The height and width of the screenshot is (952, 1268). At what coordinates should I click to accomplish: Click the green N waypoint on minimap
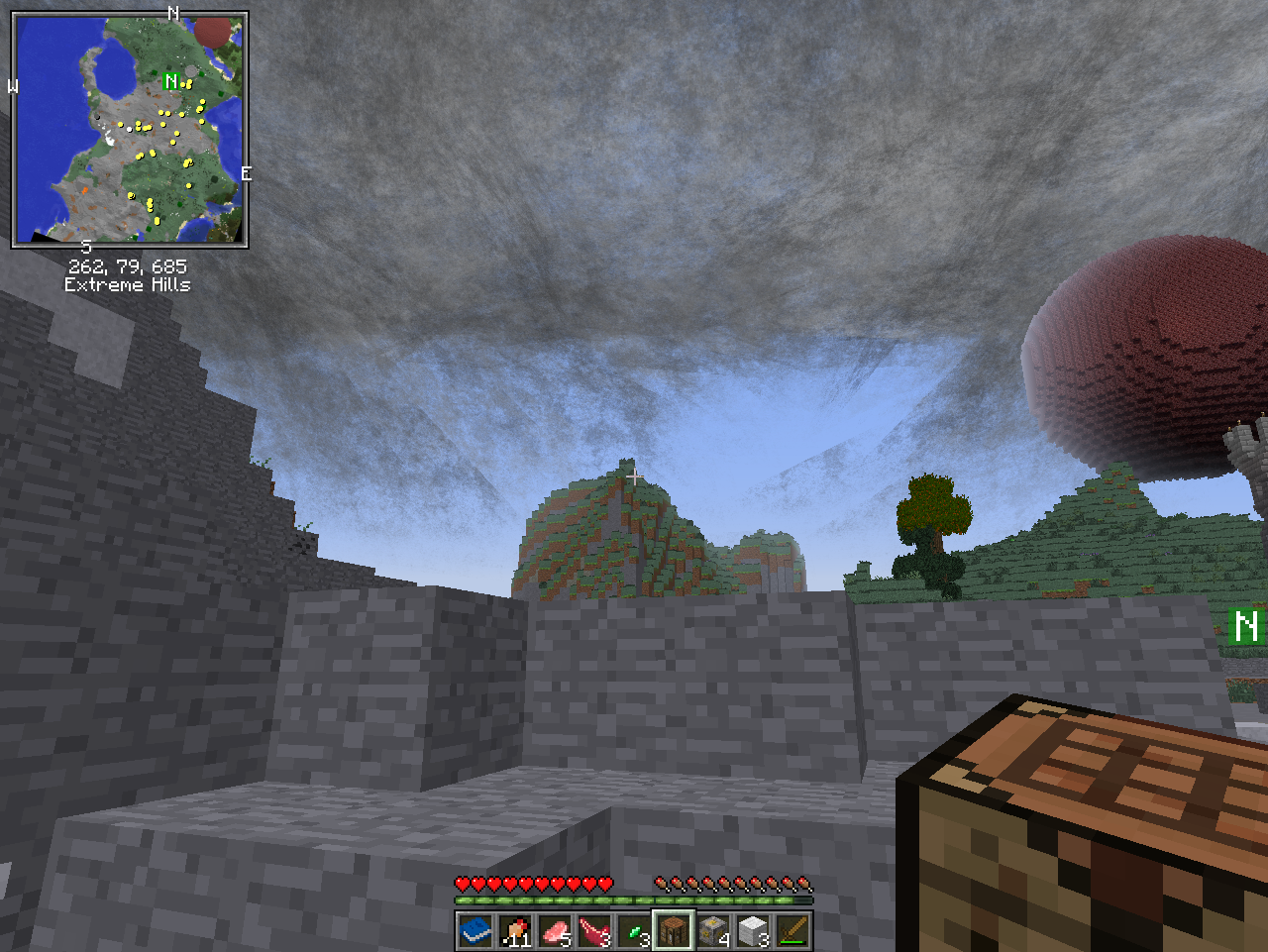pyautogui.click(x=171, y=81)
